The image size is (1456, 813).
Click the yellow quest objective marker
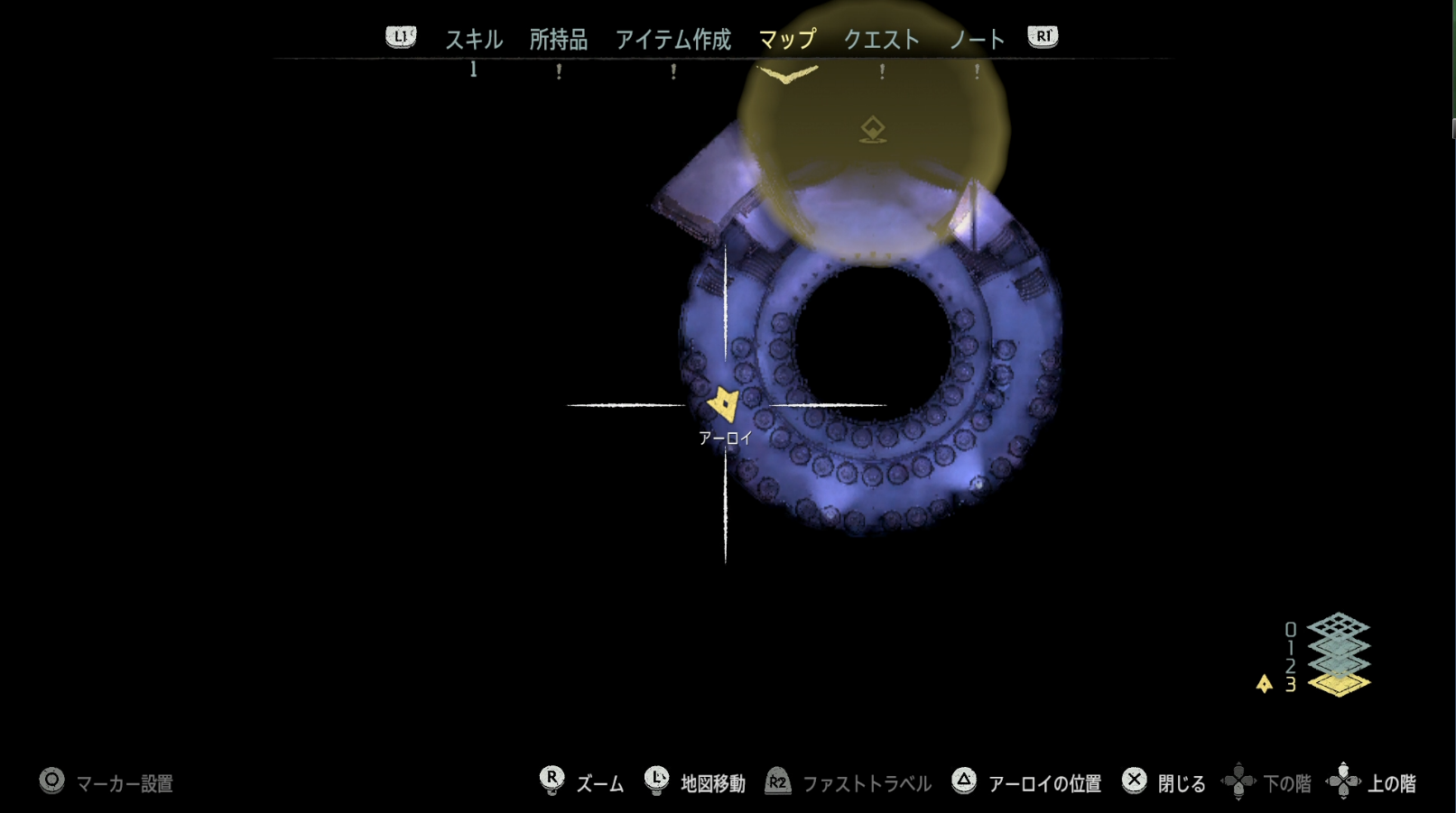click(x=872, y=128)
